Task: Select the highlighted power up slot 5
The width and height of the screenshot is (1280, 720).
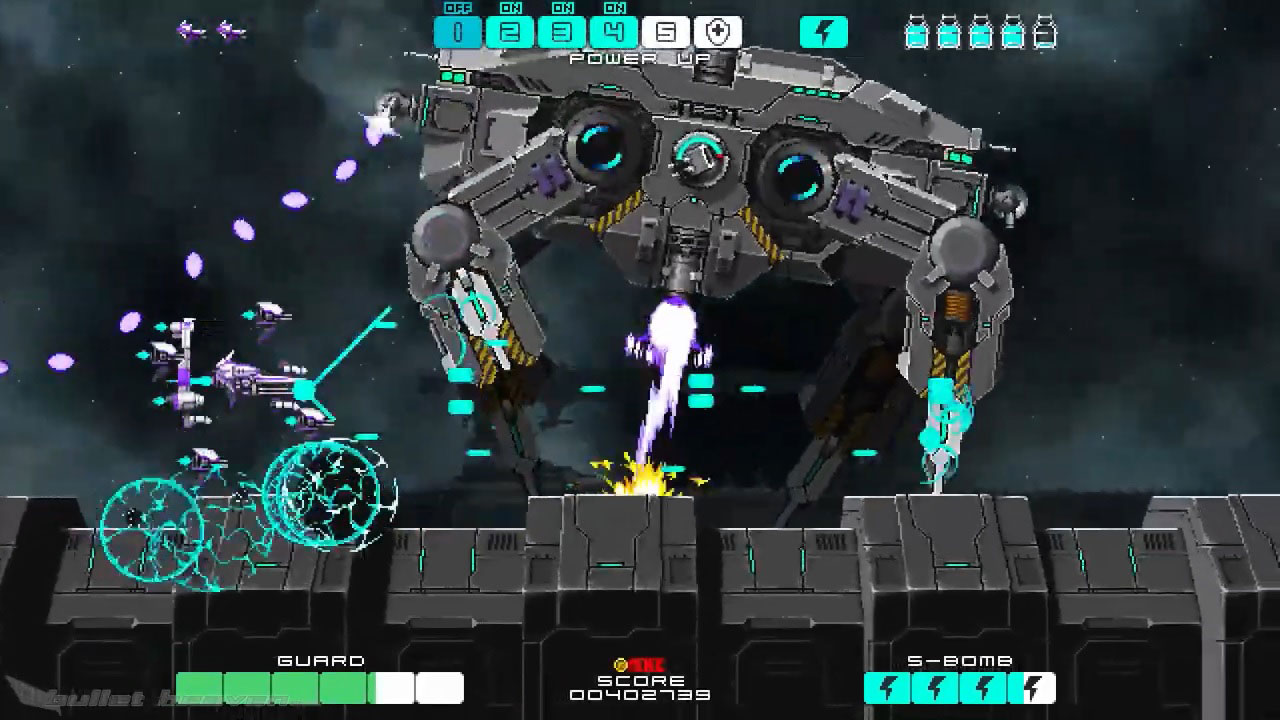Action: (666, 32)
